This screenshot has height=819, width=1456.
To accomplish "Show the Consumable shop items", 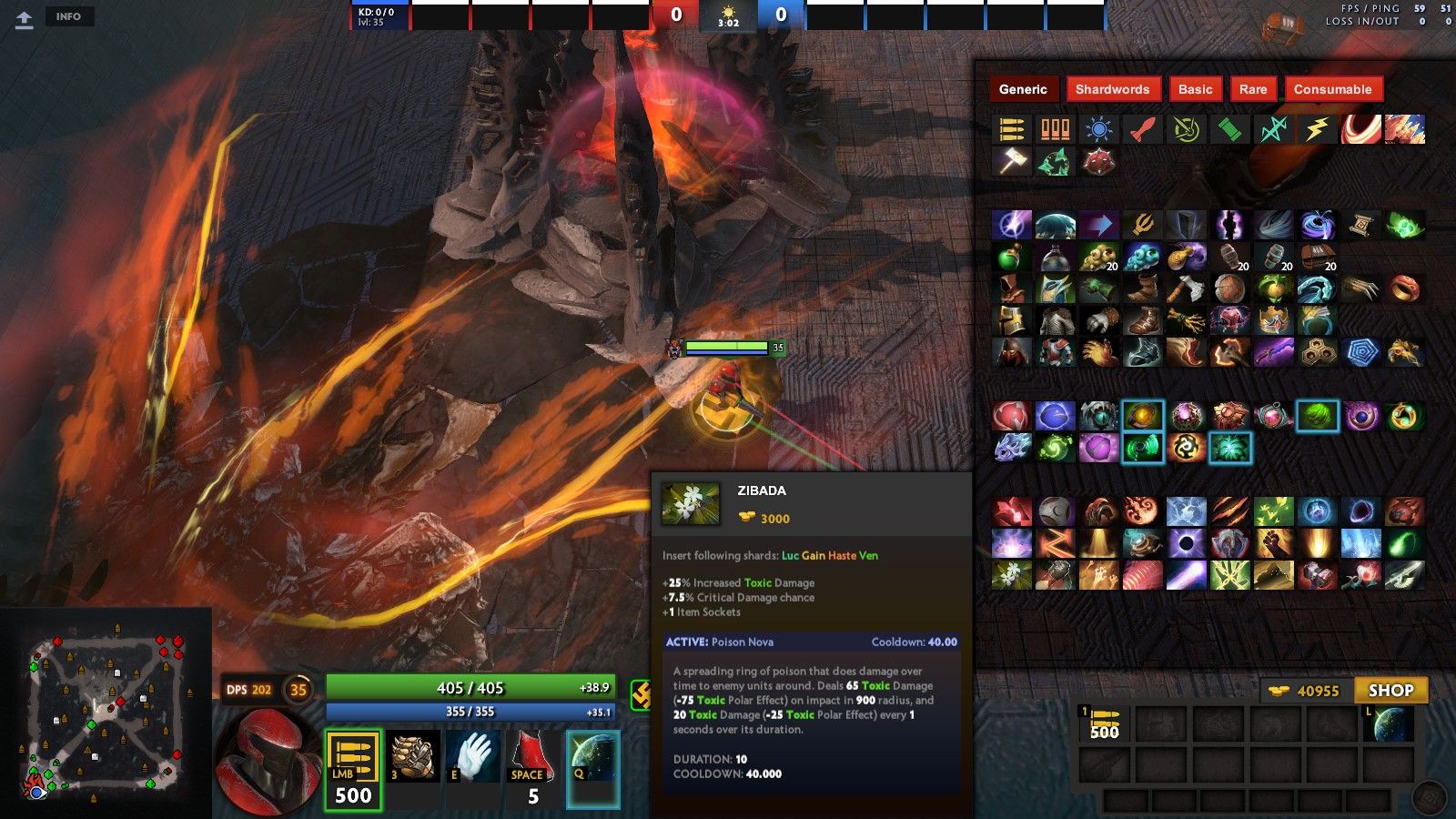I will click(x=1332, y=89).
